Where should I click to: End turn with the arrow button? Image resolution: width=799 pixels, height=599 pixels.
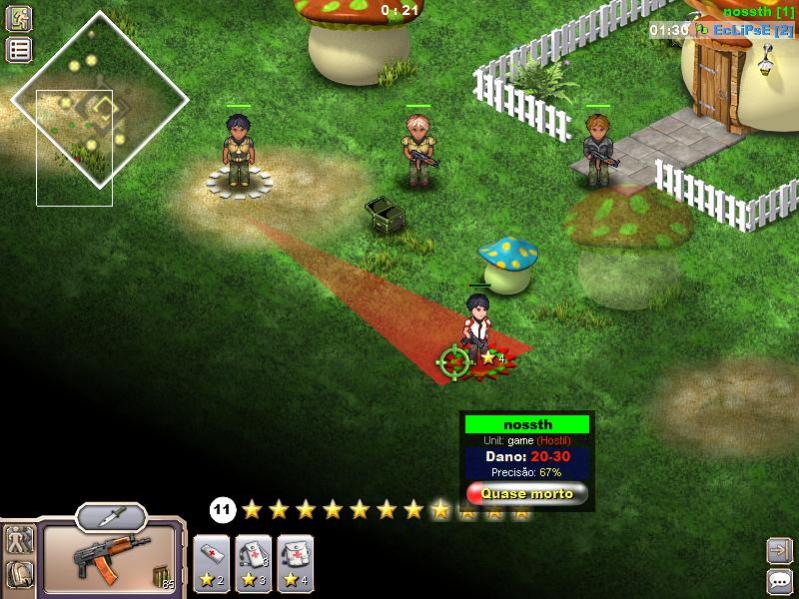click(x=779, y=550)
